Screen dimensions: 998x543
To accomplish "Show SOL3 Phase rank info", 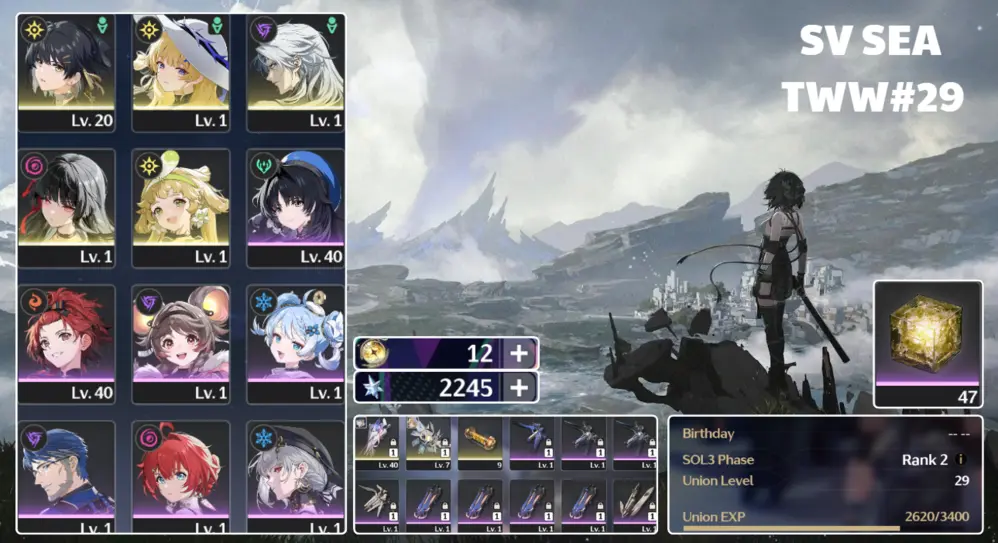I will pyautogui.click(x=962, y=460).
